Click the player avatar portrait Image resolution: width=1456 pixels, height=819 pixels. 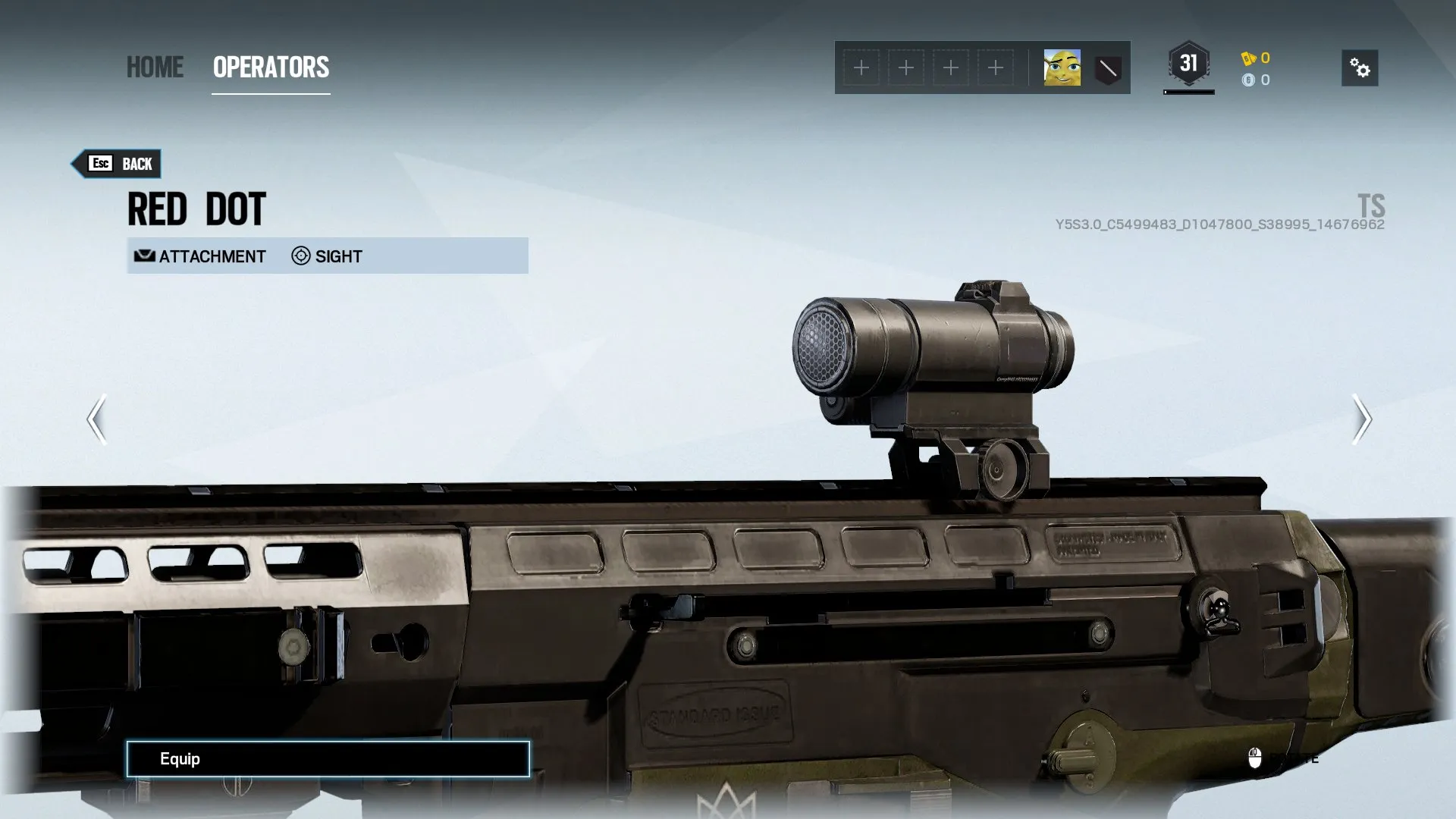1062,68
